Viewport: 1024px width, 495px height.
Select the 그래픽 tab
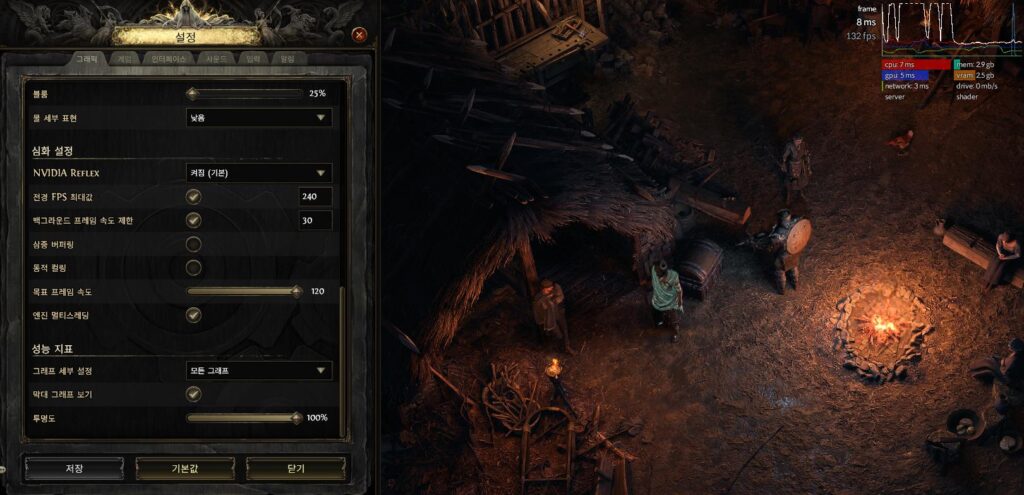(87, 59)
